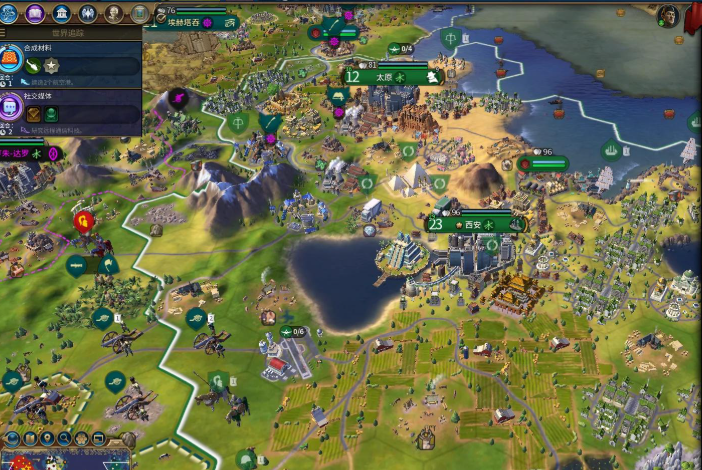
Task: Open the great people screen
Action: (x=113, y=13)
